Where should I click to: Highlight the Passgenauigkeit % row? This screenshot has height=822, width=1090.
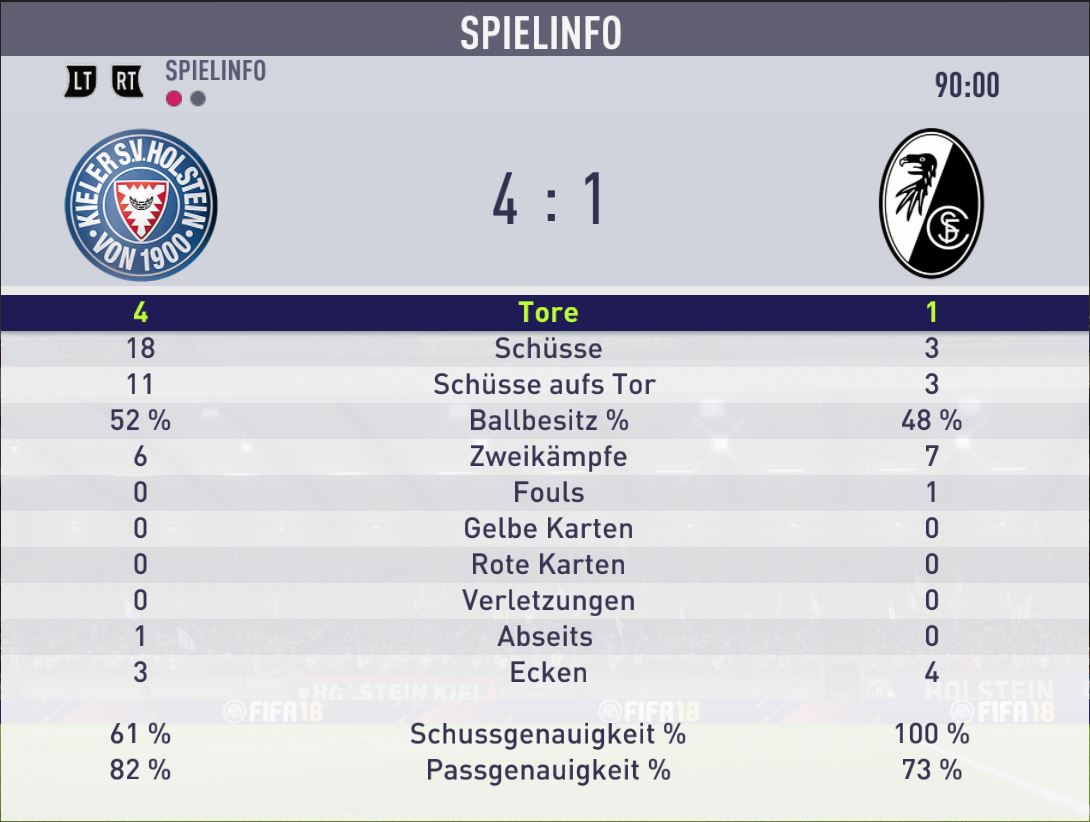pos(547,770)
